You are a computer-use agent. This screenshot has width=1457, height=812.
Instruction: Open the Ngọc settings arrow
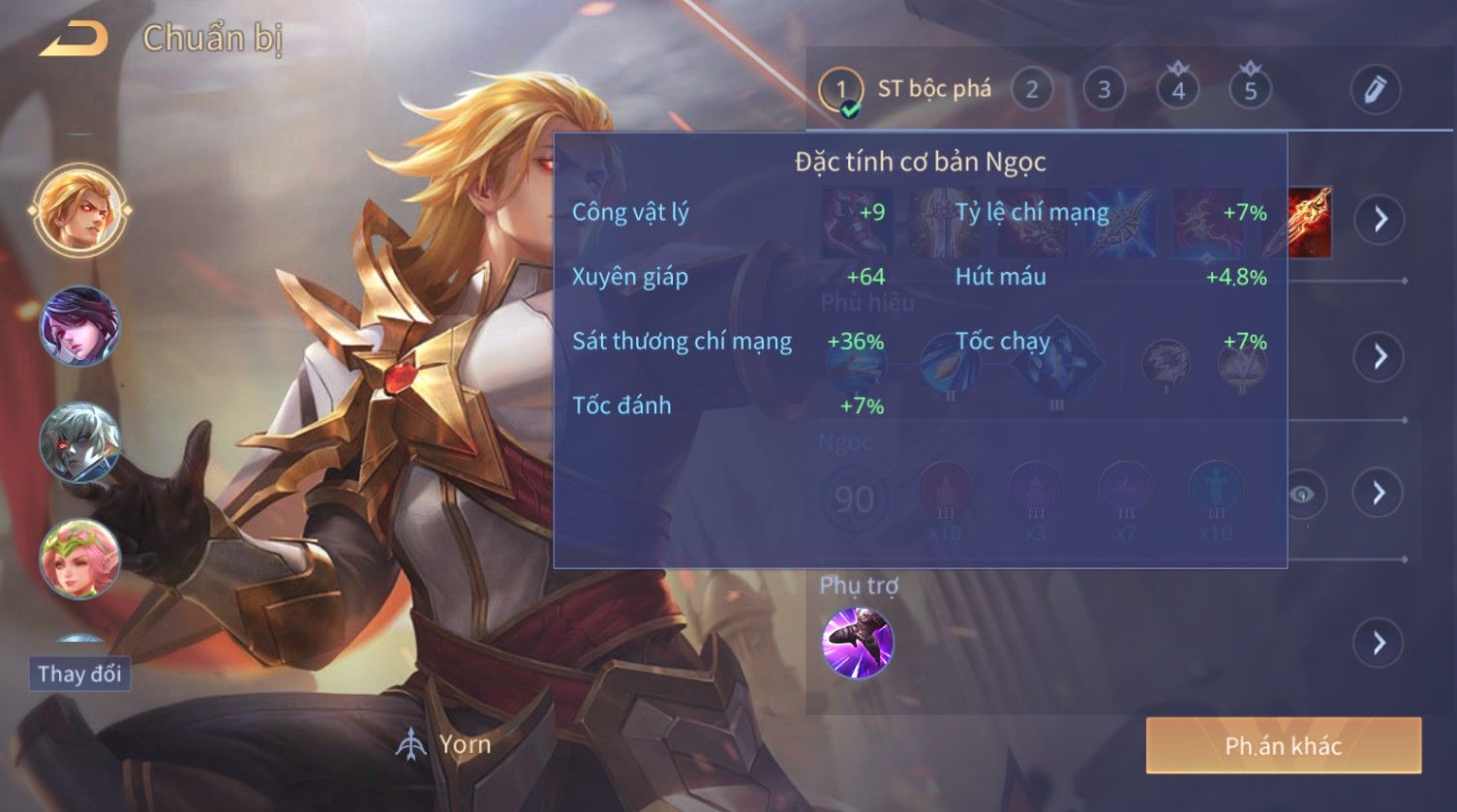click(x=1380, y=494)
